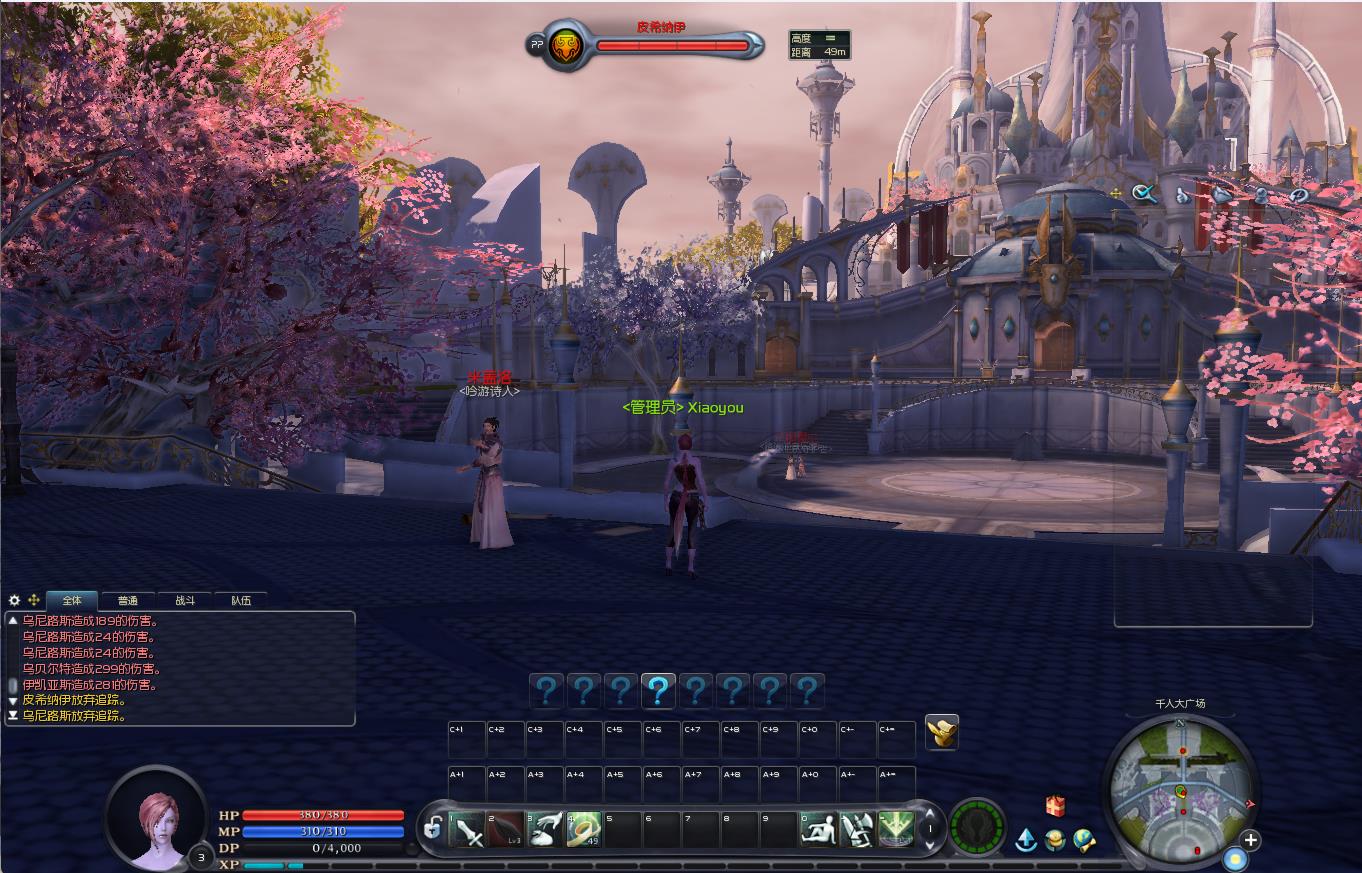Viewport: 1362px width, 873px height.
Task: Activate the sword attack skill in slot 1
Action: 467,830
